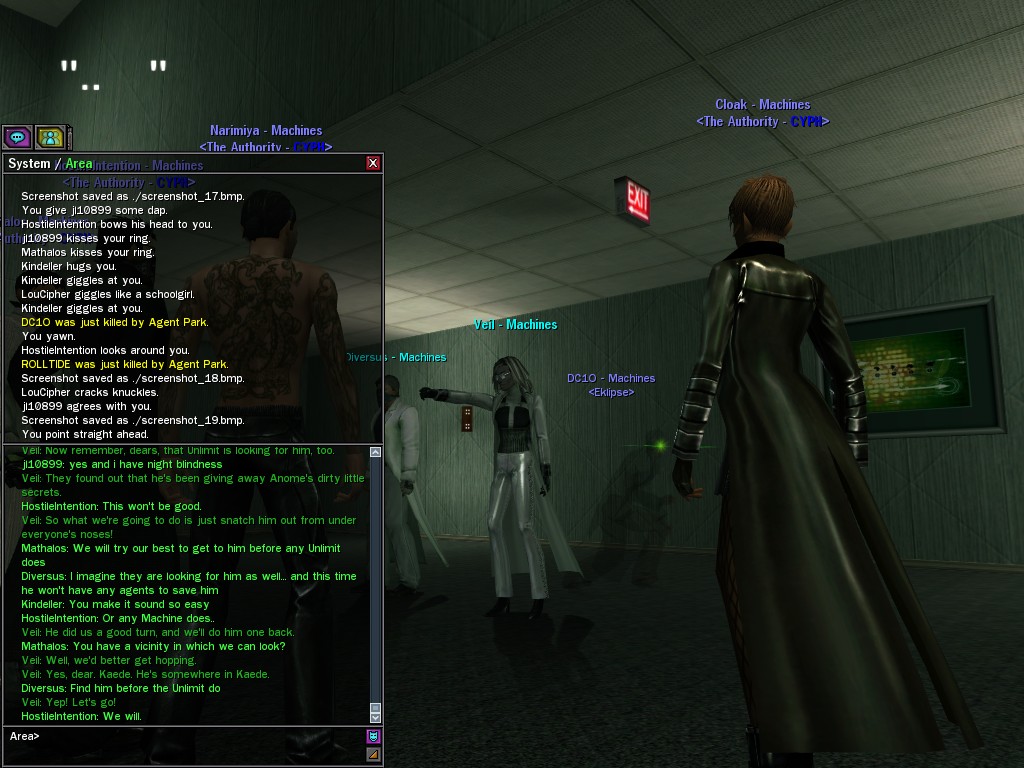Open the mask emote icon beside chat input
The image size is (1024, 768).
point(374,737)
